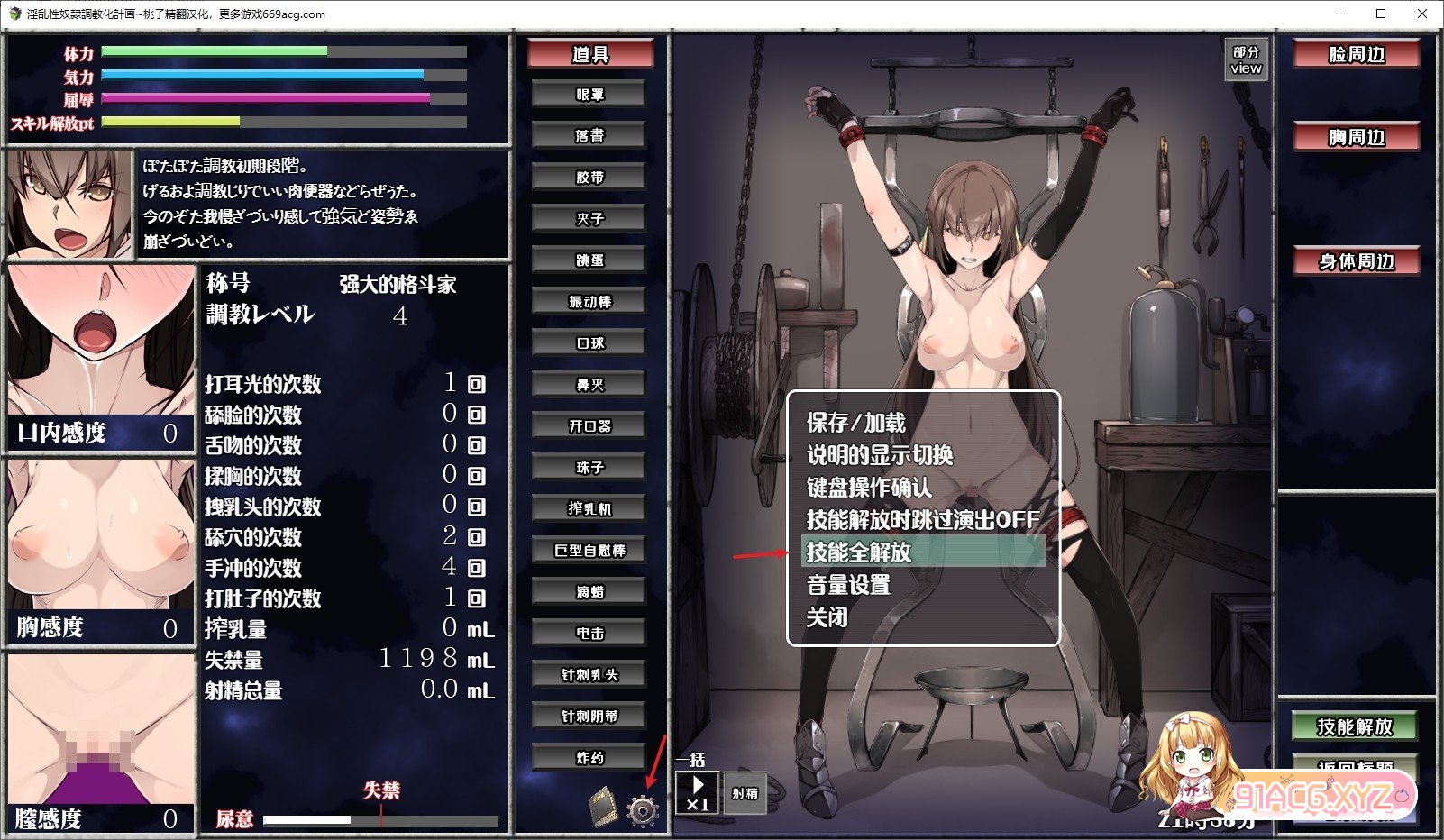Open 音量设置 volume settings
Image resolution: width=1444 pixels, height=840 pixels.
[848, 585]
